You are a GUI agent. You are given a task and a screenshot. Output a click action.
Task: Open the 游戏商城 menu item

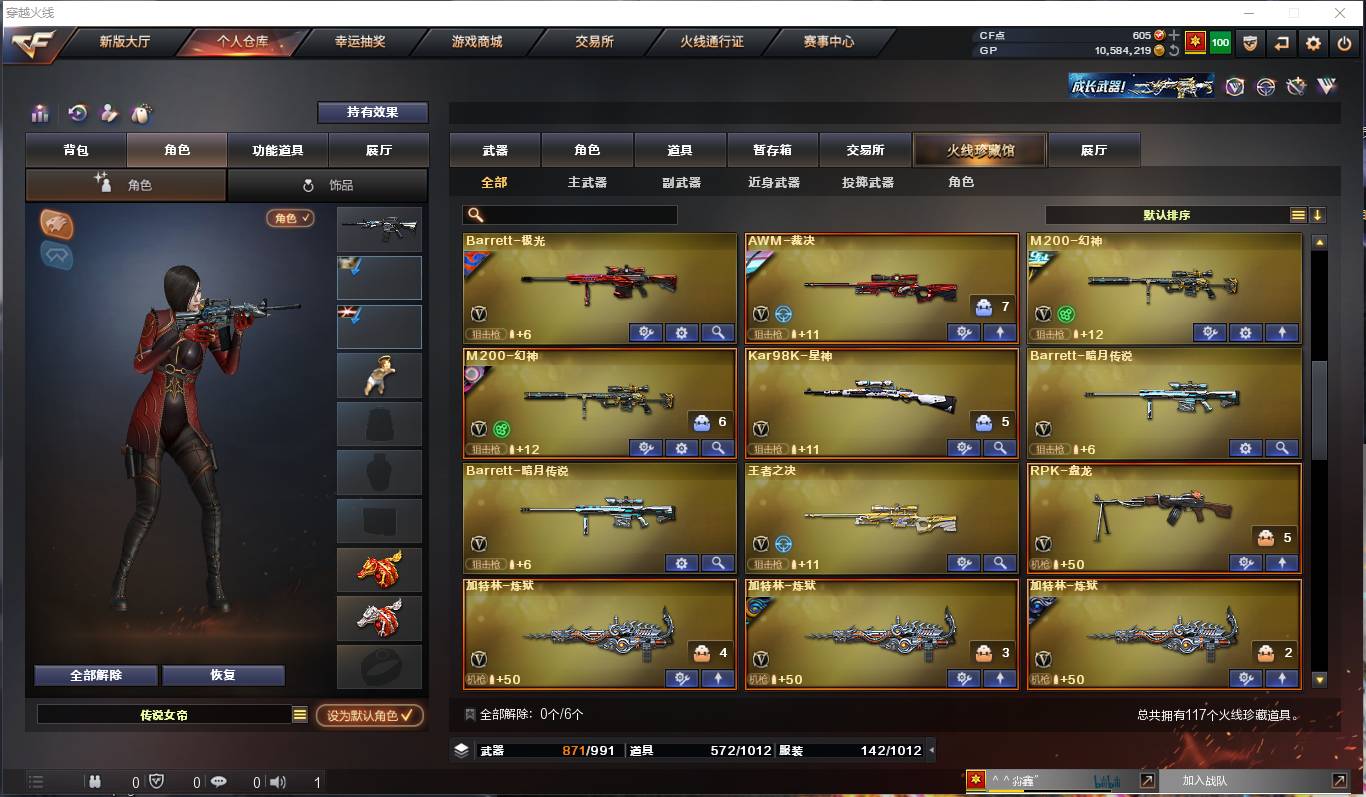tap(478, 43)
